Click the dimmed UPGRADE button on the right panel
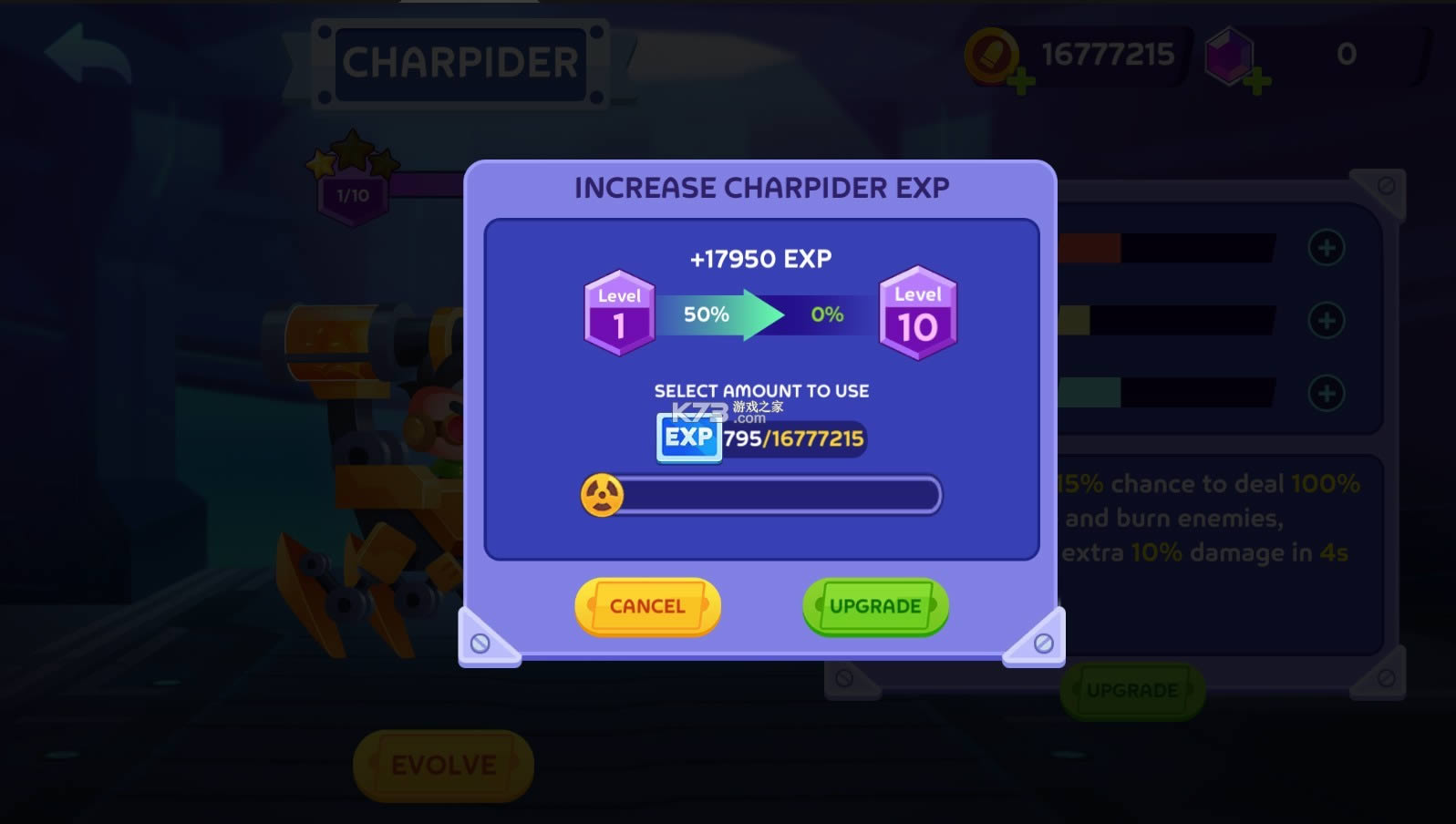 coord(1132,690)
